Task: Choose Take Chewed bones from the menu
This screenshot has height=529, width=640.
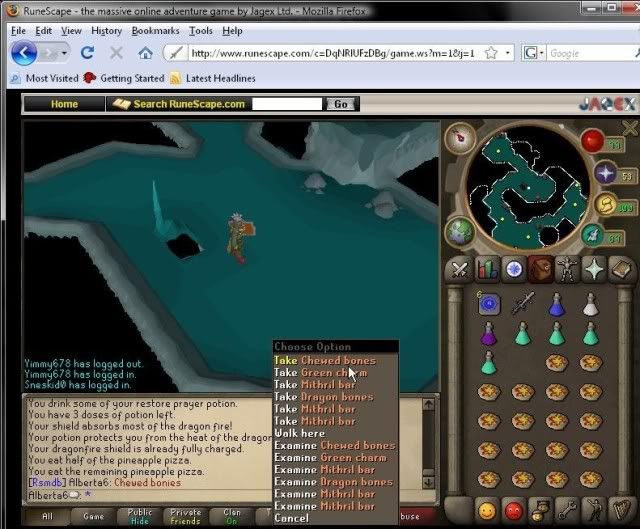Action: coord(324,360)
